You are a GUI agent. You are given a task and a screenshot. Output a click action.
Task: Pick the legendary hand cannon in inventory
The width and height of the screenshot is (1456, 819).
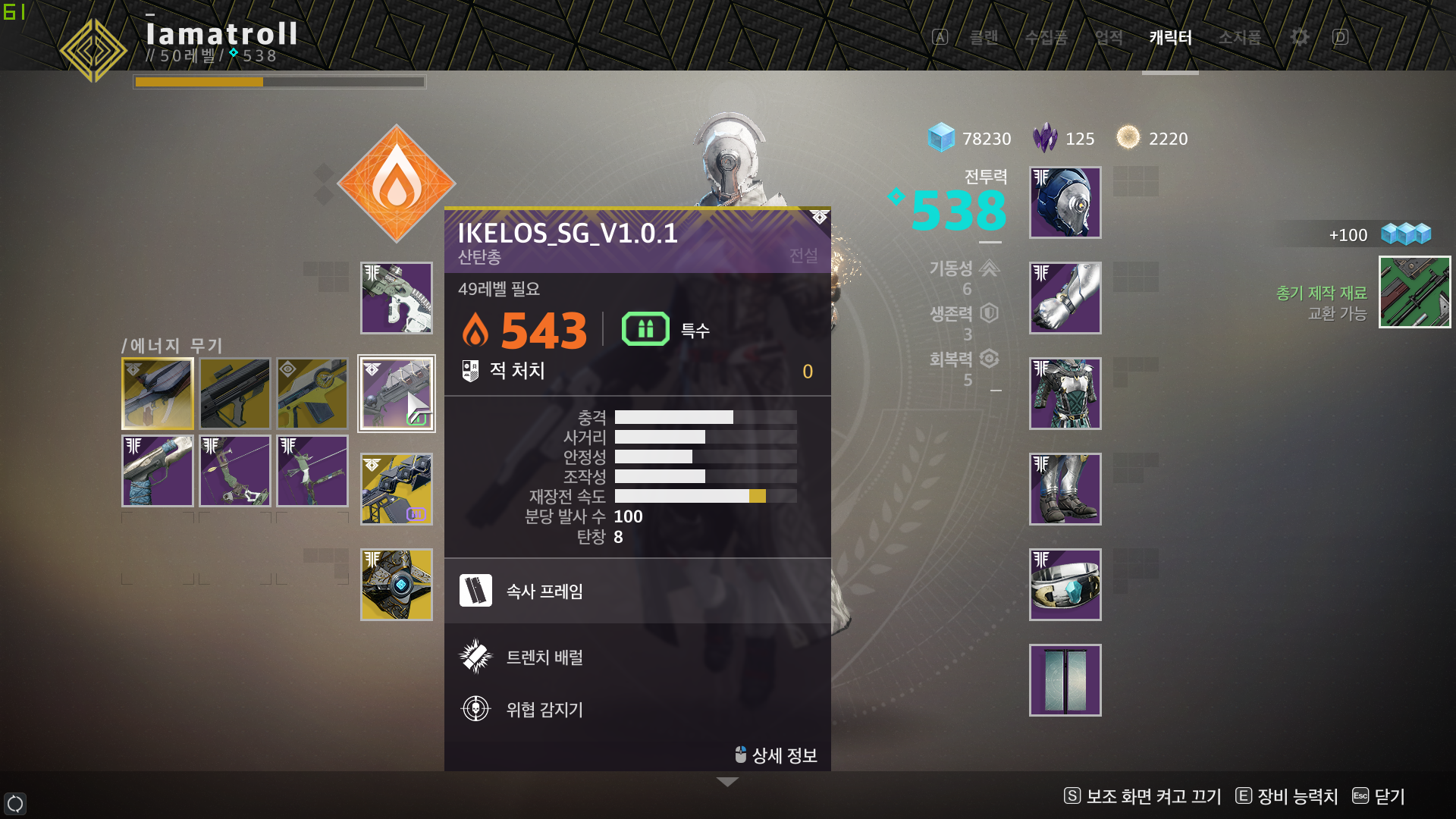(158, 471)
